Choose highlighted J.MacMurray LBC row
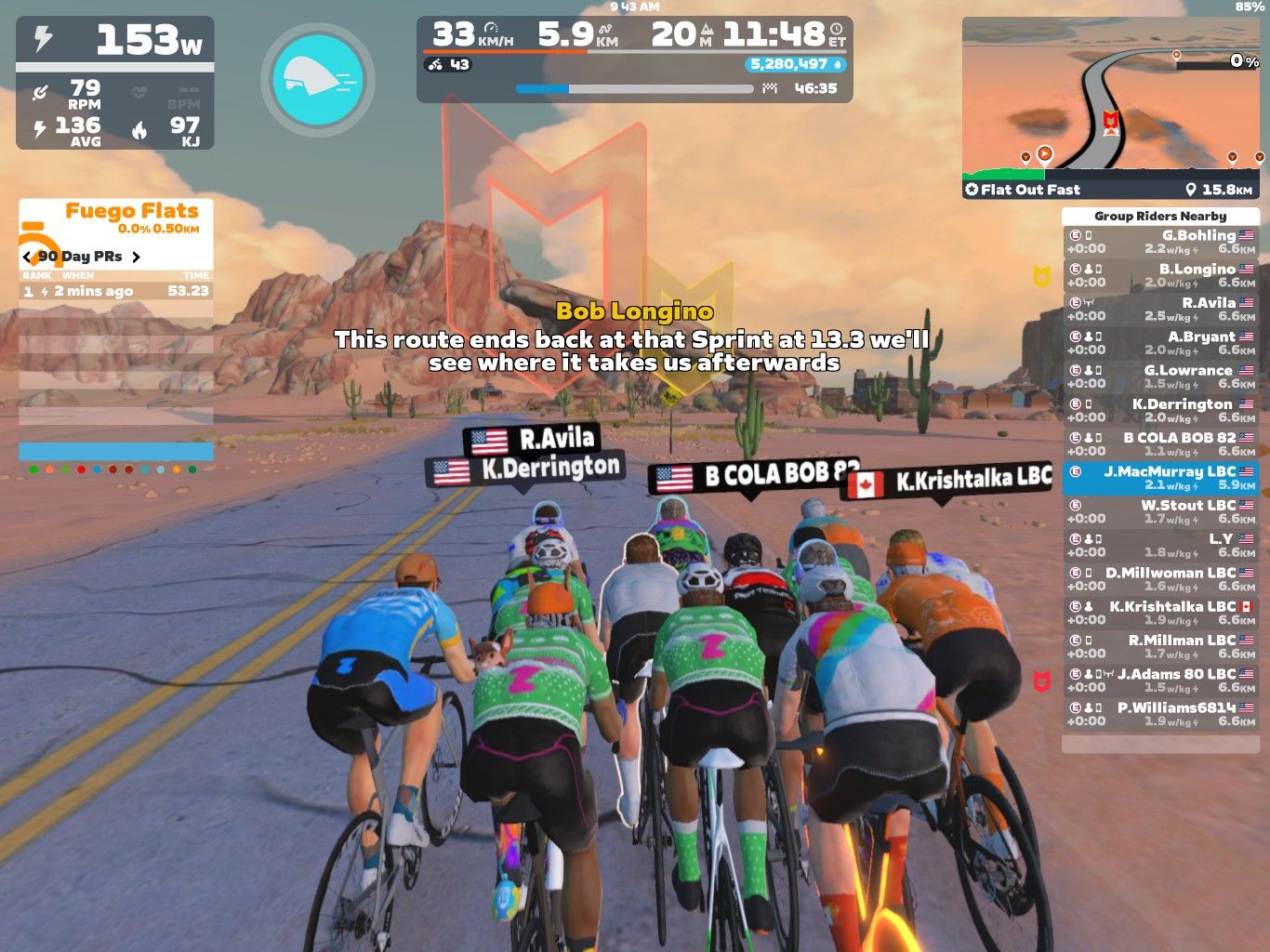This screenshot has width=1270, height=952. point(1160,478)
